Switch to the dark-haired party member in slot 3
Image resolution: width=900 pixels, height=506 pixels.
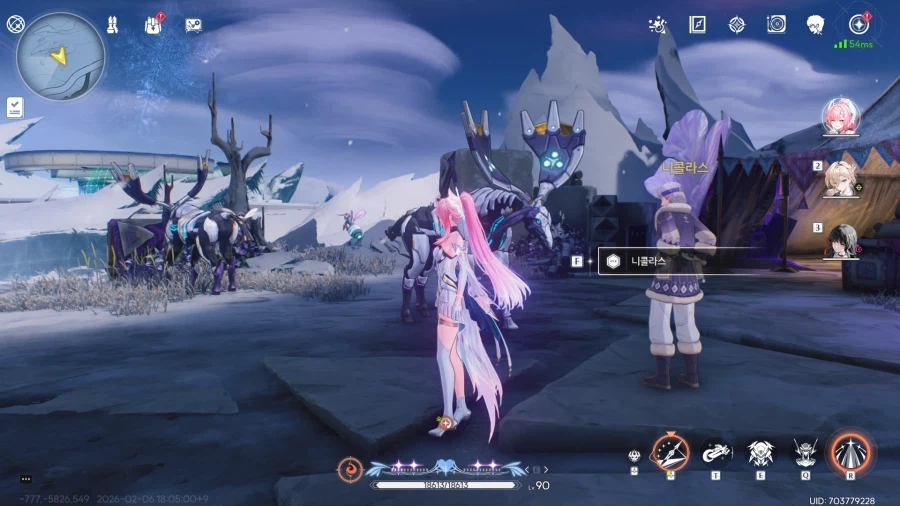click(843, 239)
